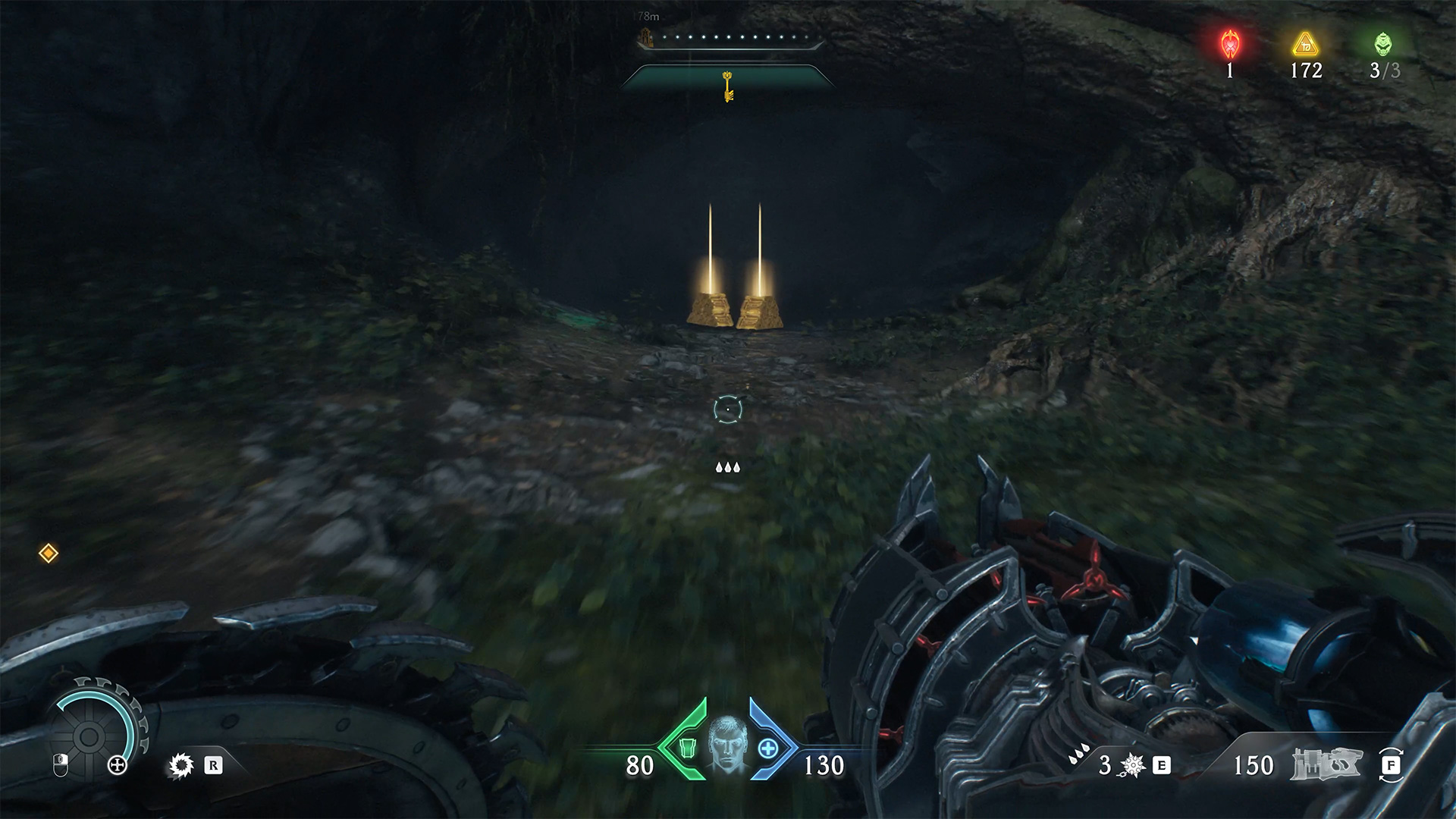This screenshot has width=1456, height=819.
Task: Activate the spiked burst ability icon
Action: (1133, 766)
